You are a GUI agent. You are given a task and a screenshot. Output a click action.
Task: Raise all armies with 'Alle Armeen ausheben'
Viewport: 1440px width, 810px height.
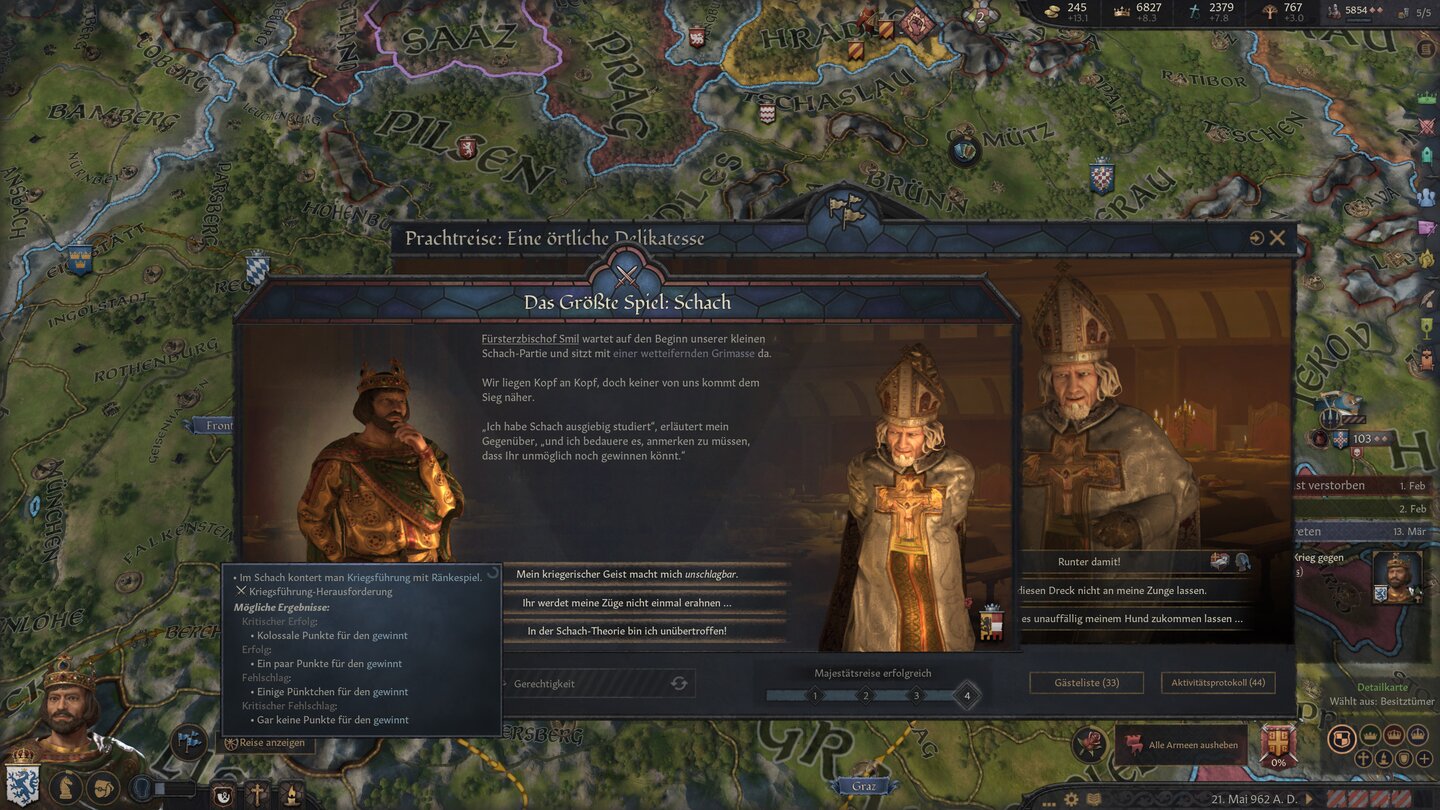pos(1181,745)
